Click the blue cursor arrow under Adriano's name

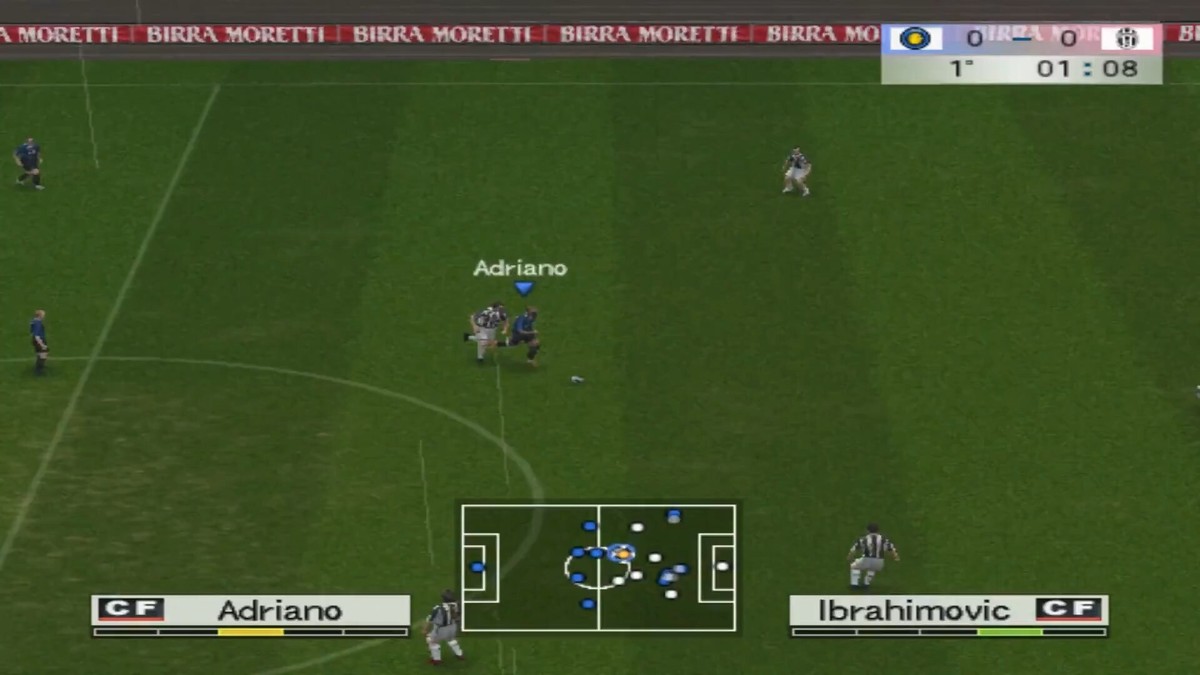point(524,288)
